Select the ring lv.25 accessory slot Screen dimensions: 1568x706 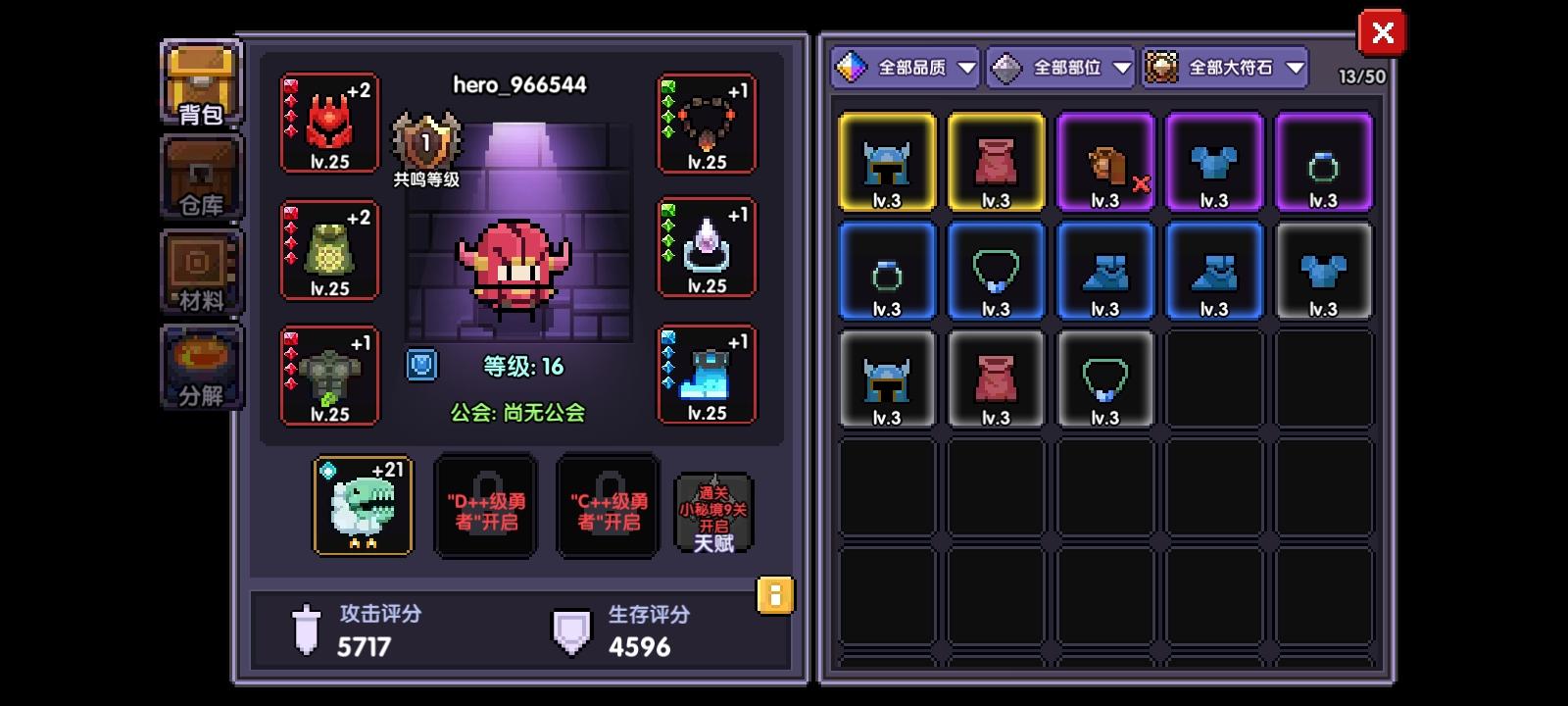707,250
